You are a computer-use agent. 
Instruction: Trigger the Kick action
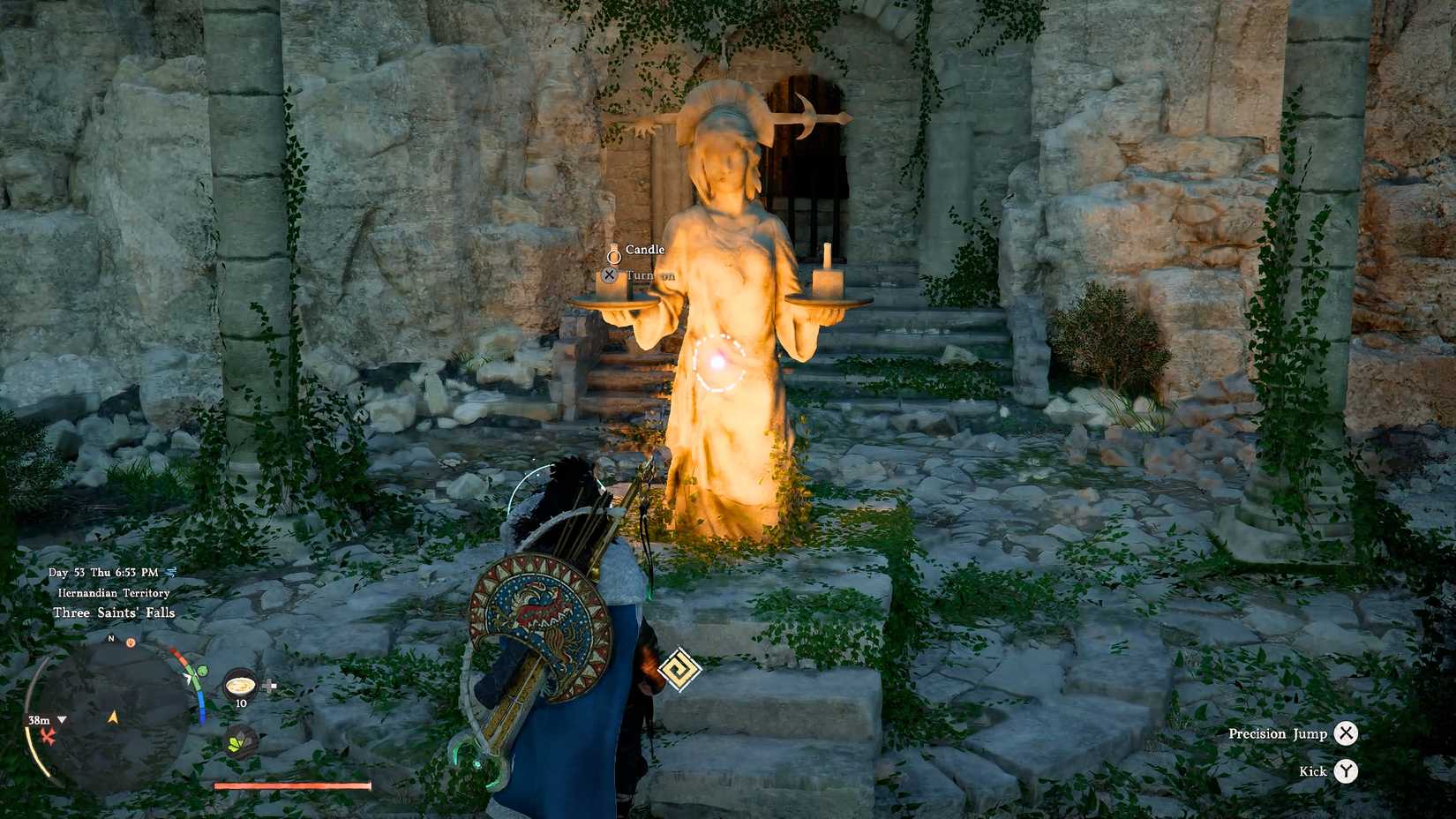tap(1346, 771)
